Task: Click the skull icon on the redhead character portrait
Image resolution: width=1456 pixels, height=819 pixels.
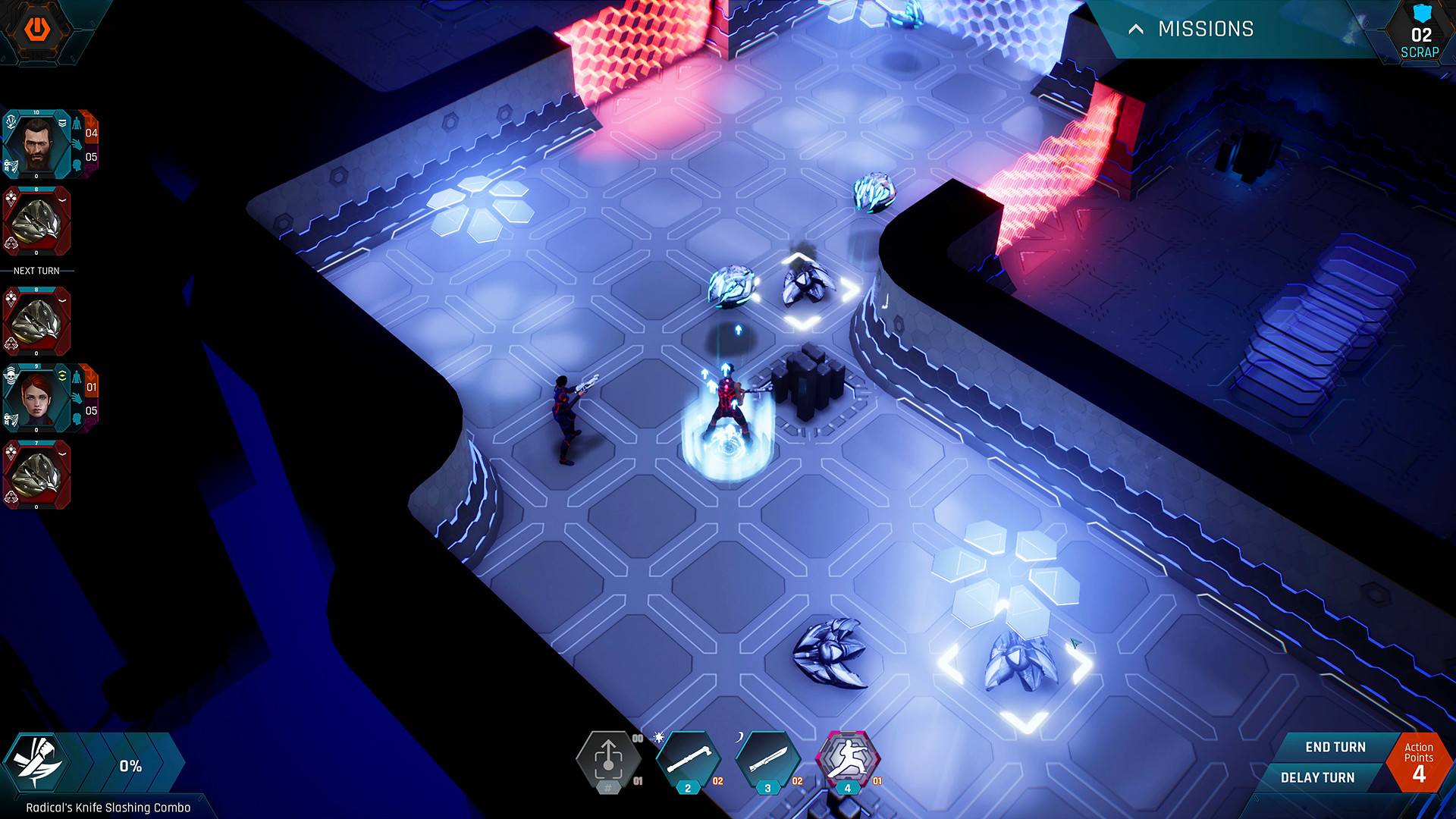Action: (x=12, y=374)
